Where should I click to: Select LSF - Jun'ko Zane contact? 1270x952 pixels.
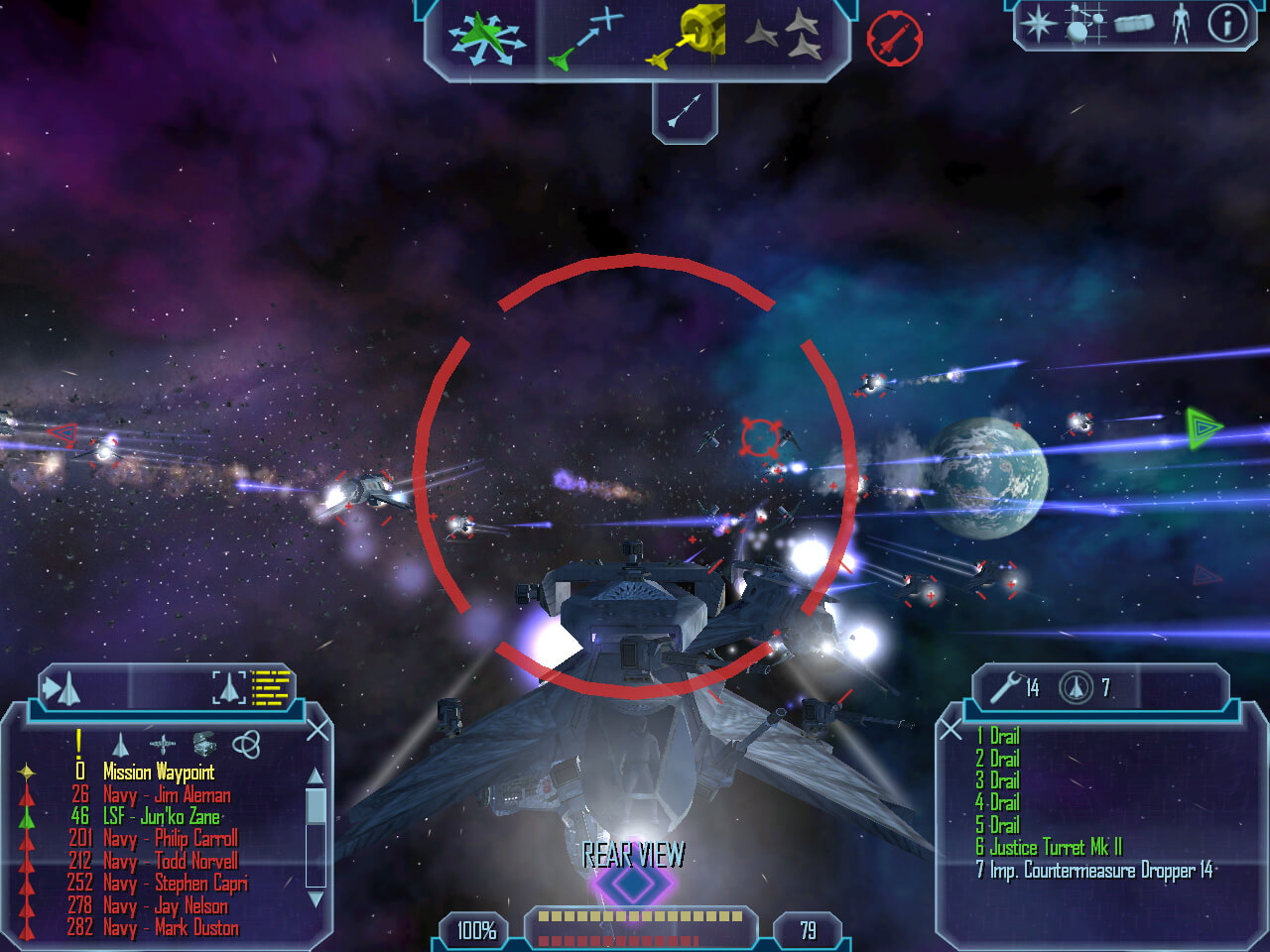pos(161,817)
